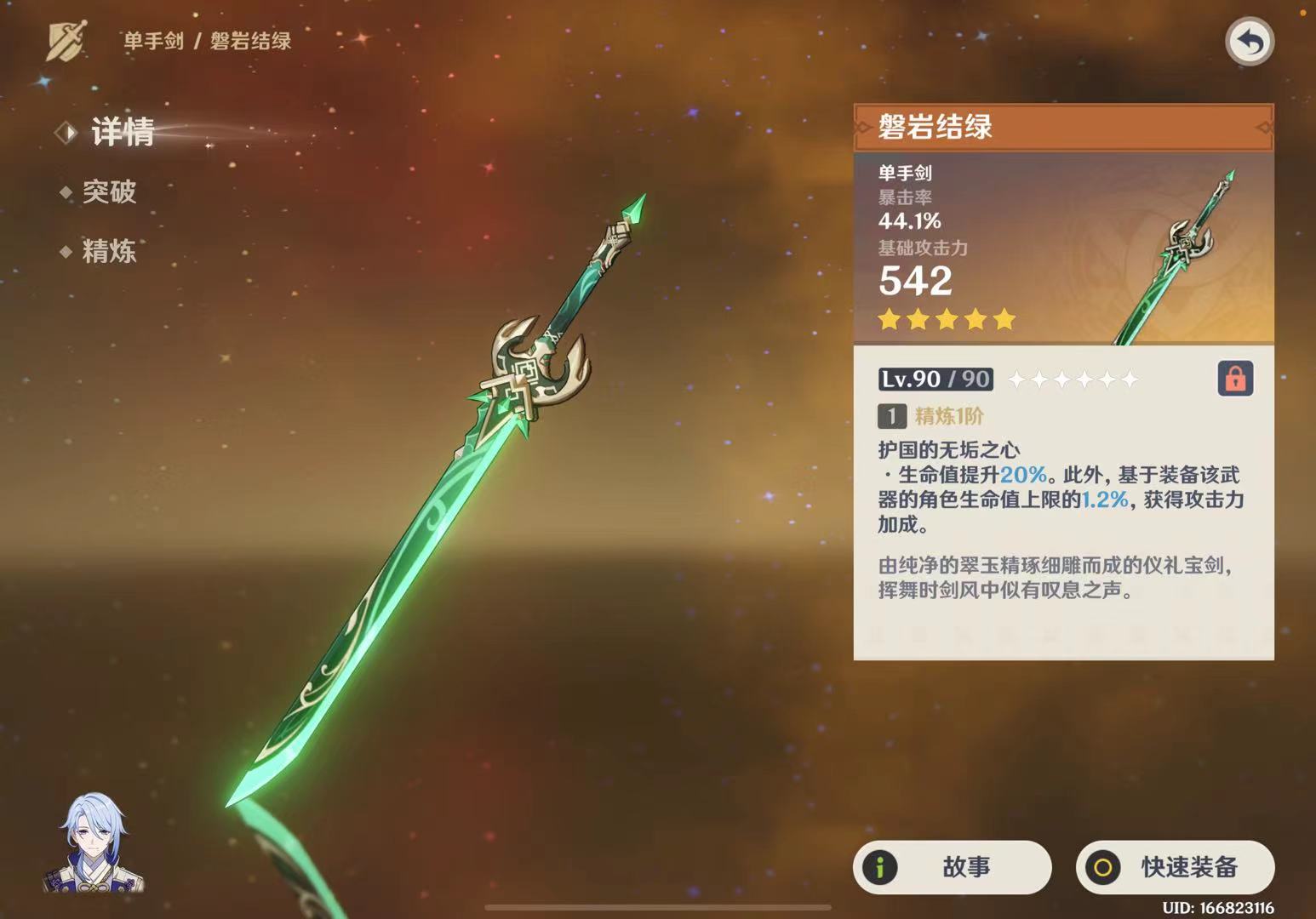
Task: Open the 详情 details tab
Action: point(122,132)
